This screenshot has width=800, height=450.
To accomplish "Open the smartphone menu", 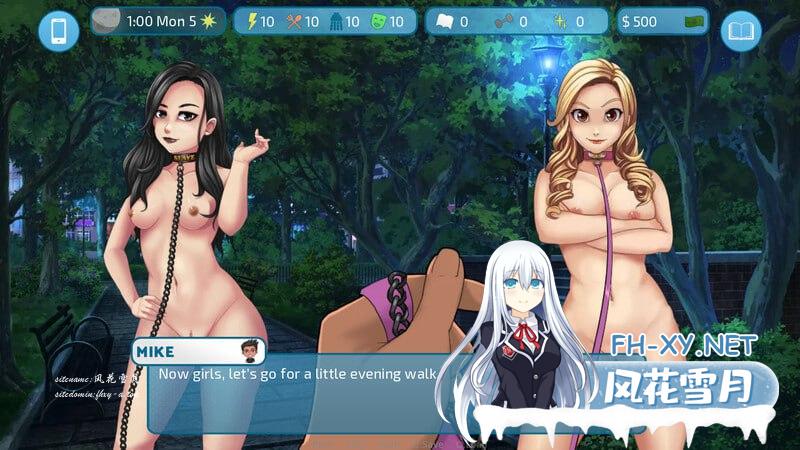I will 58,31.
